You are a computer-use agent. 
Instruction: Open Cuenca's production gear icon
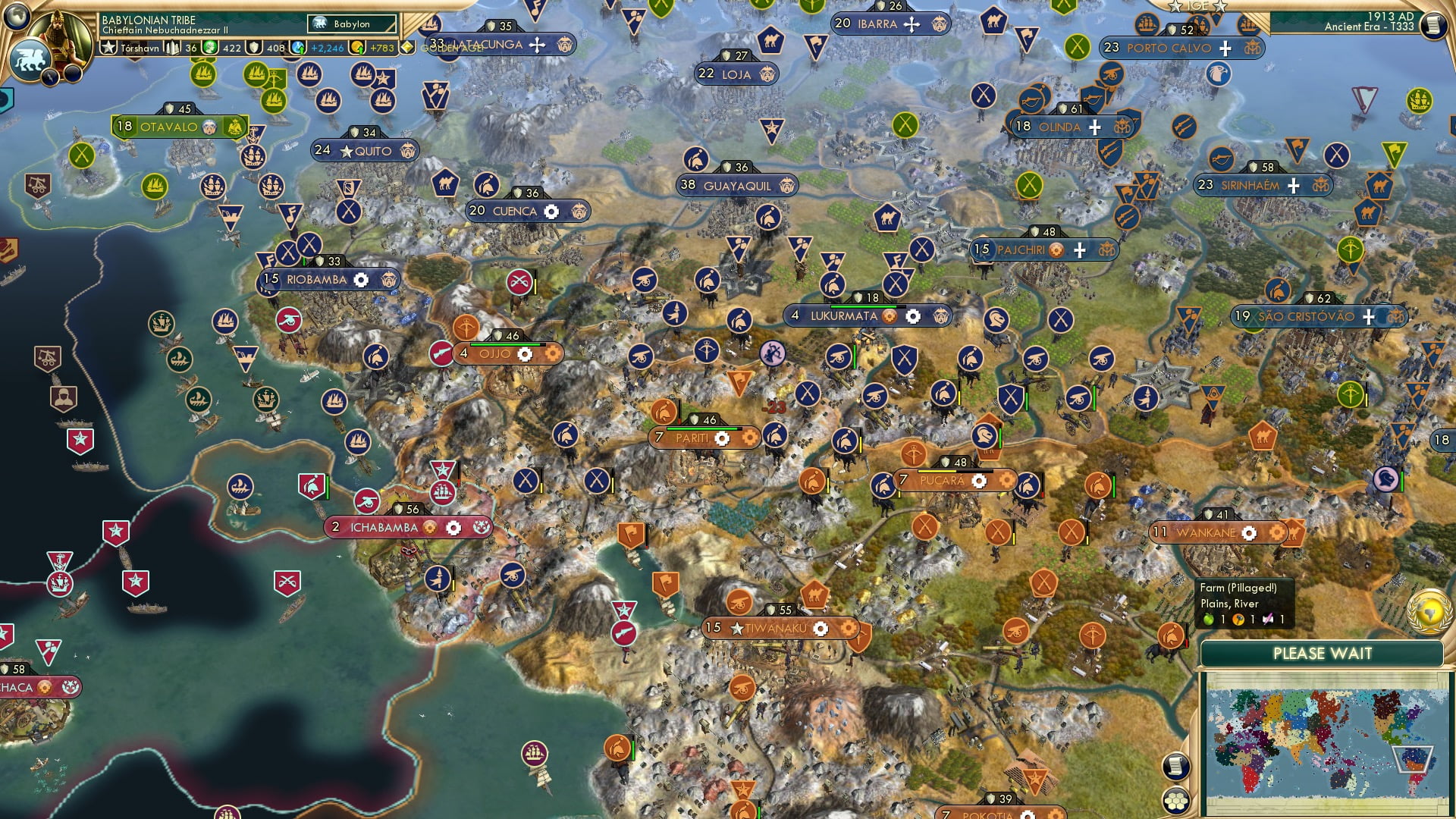pyautogui.click(x=552, y=212)
